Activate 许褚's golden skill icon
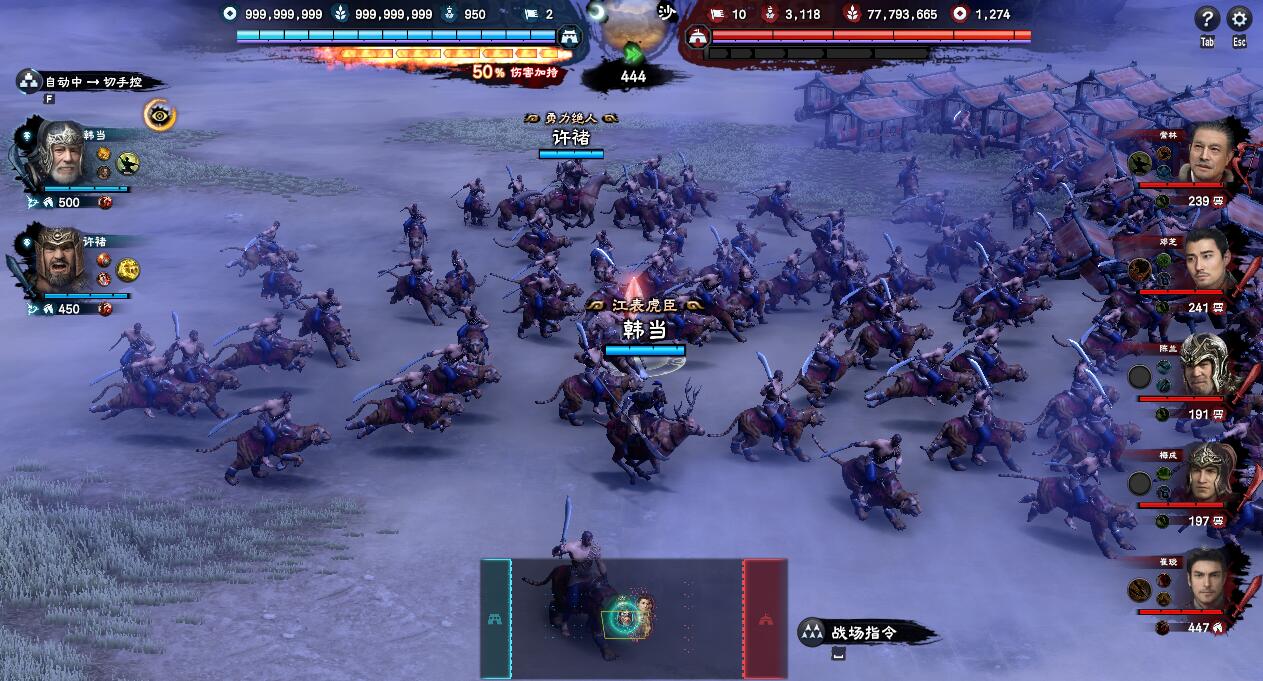This screenshot has height=681, width=1263. 128,269
